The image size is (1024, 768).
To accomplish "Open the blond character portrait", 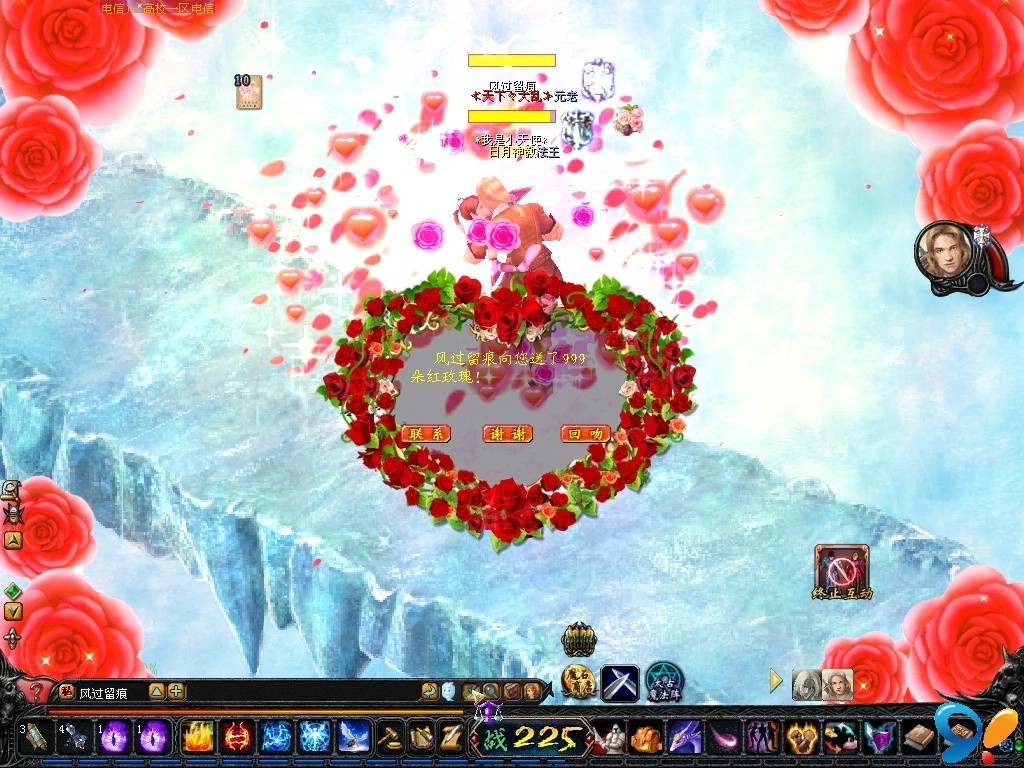I will (x=944, y=253).
